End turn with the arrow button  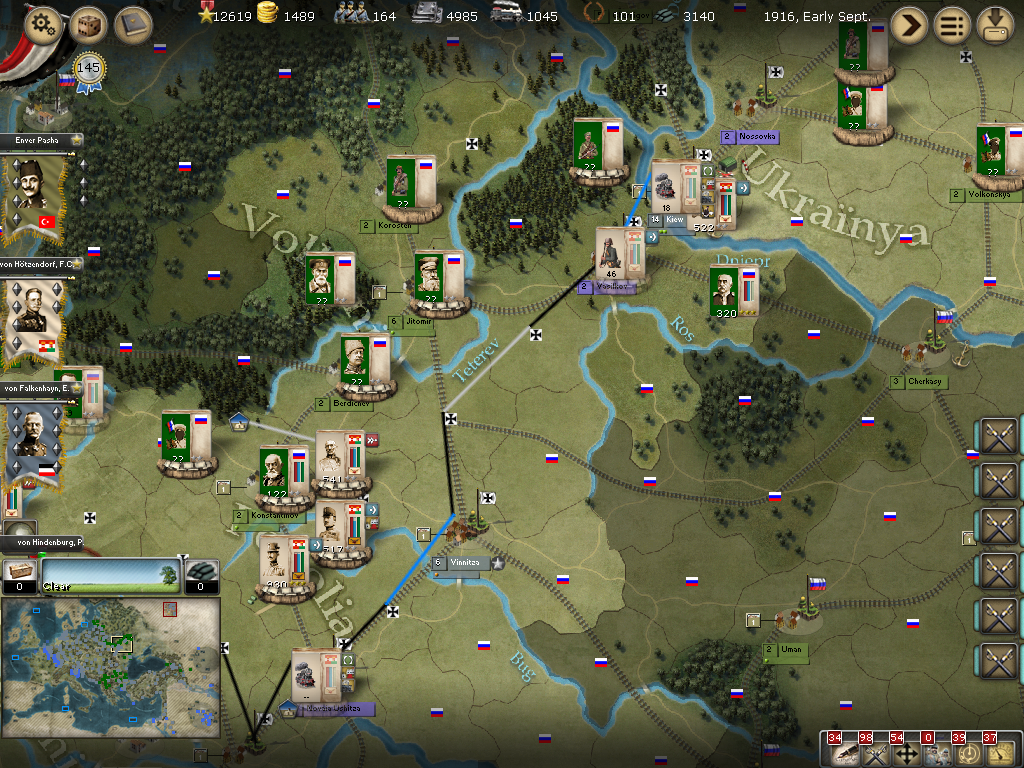pyautogui.click(x=909, y=25)
